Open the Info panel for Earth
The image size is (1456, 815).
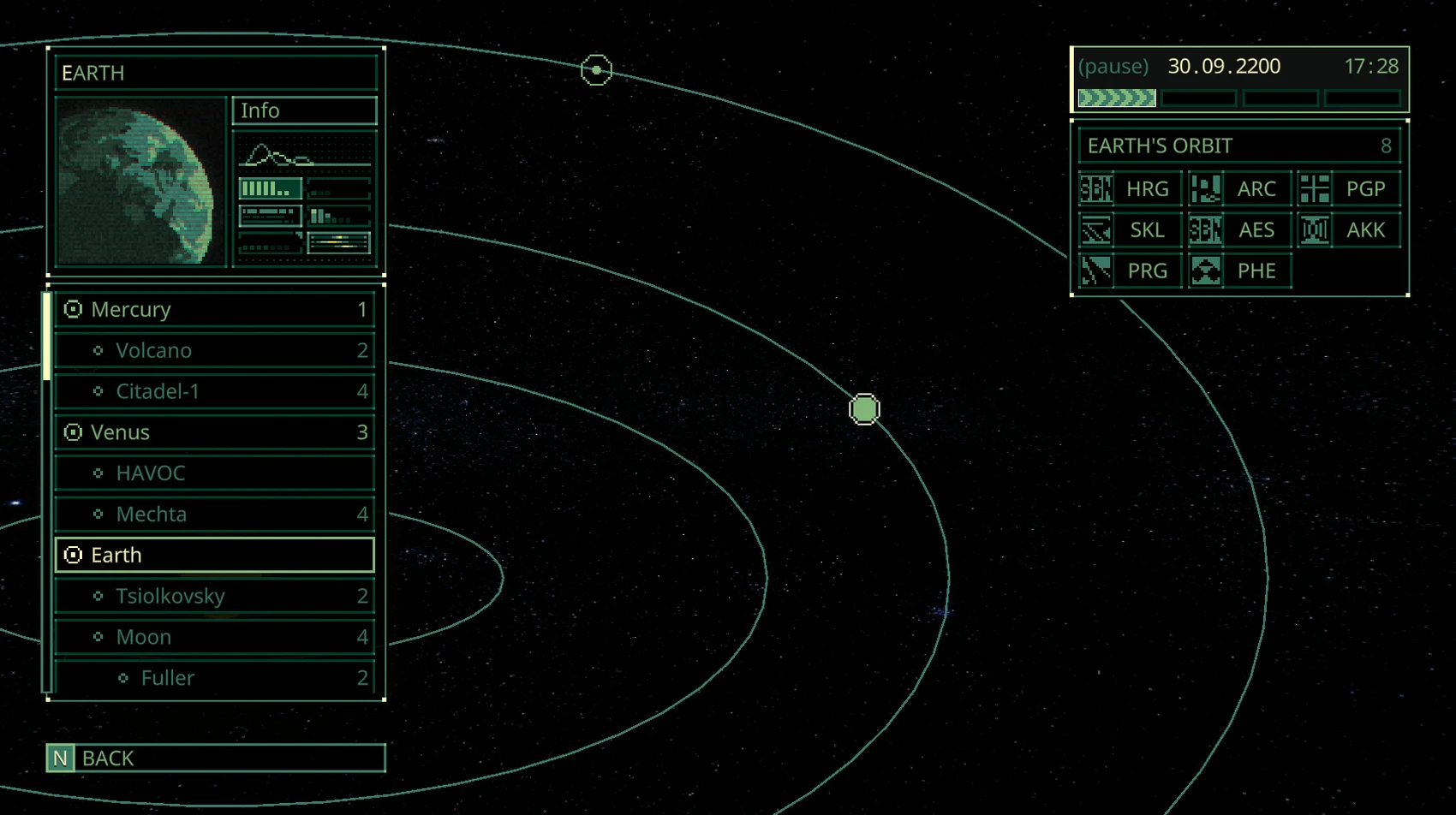[304, 110]
